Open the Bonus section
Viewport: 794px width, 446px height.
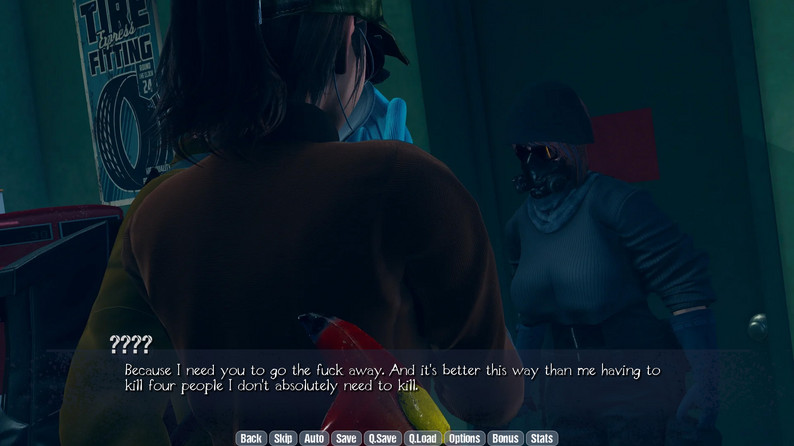505,438
